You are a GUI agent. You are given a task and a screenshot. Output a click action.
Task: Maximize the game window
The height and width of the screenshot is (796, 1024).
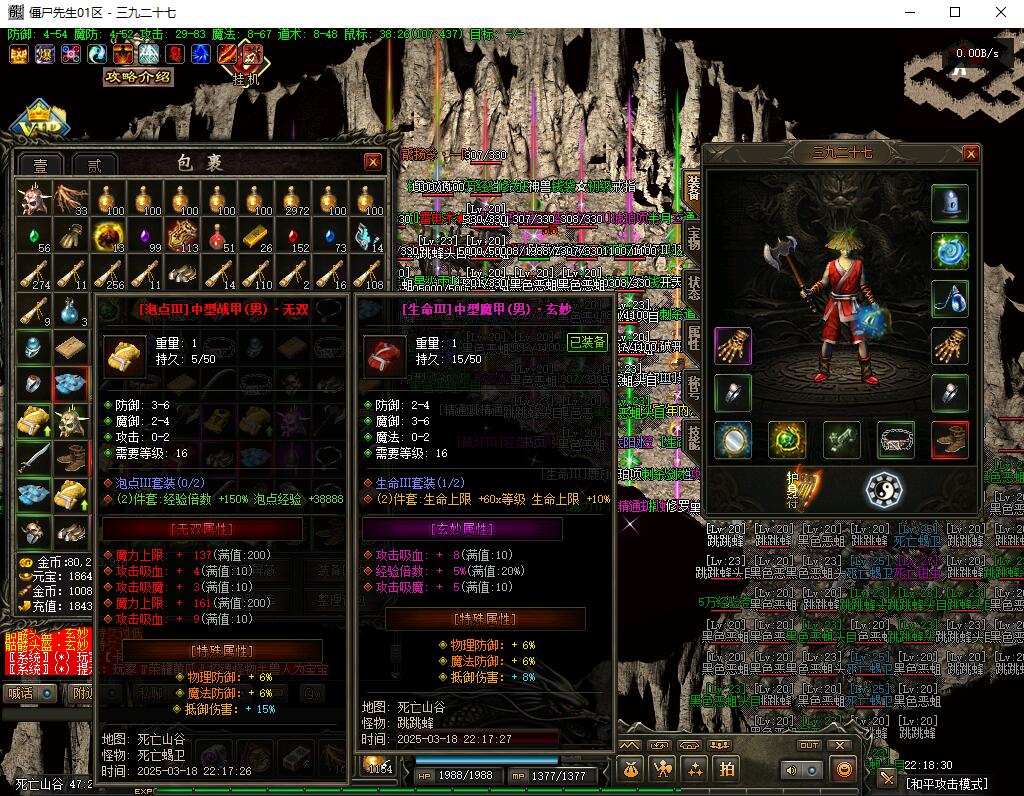coord(954,13)
